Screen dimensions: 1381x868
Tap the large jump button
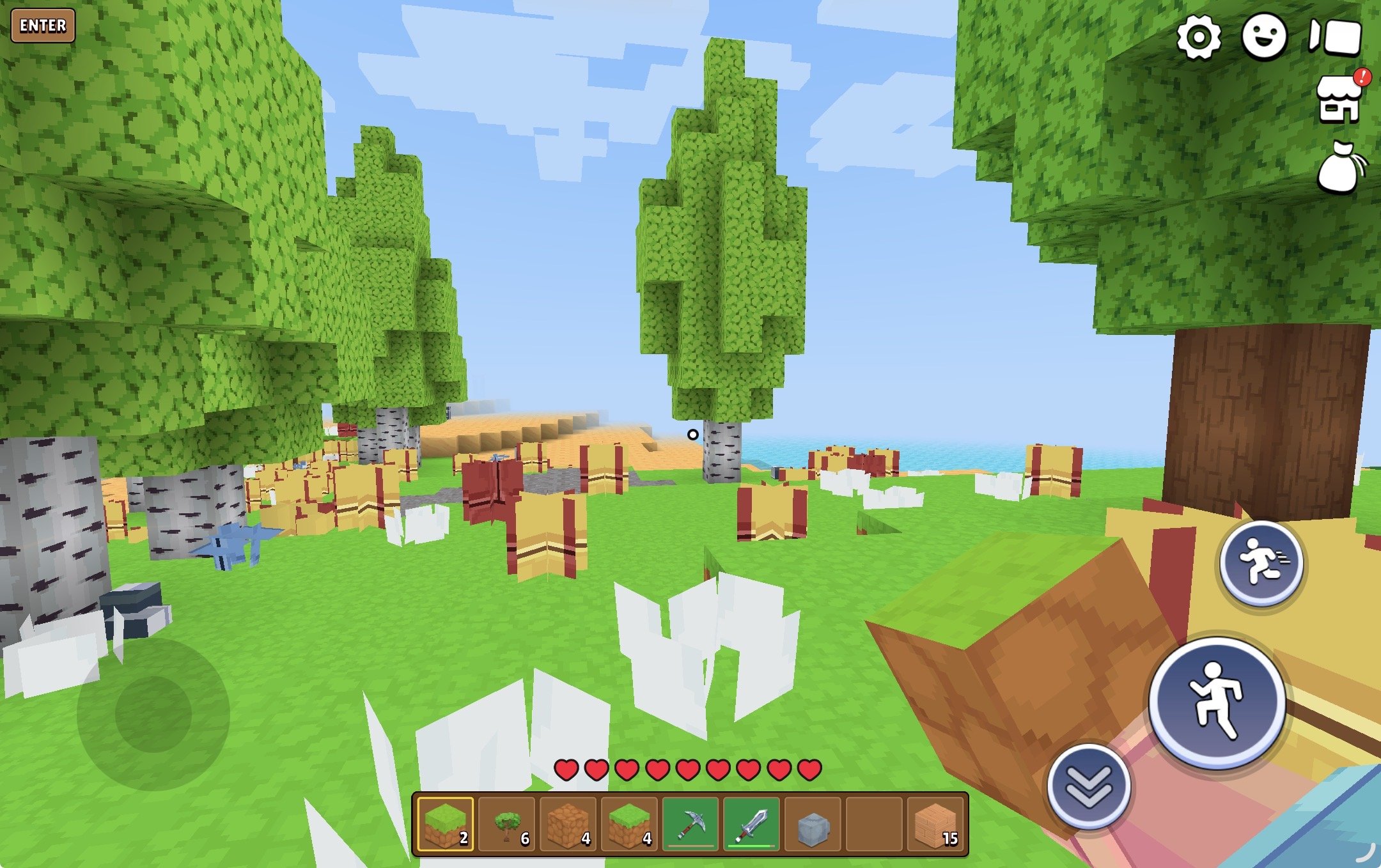(x=1217, y=701)
